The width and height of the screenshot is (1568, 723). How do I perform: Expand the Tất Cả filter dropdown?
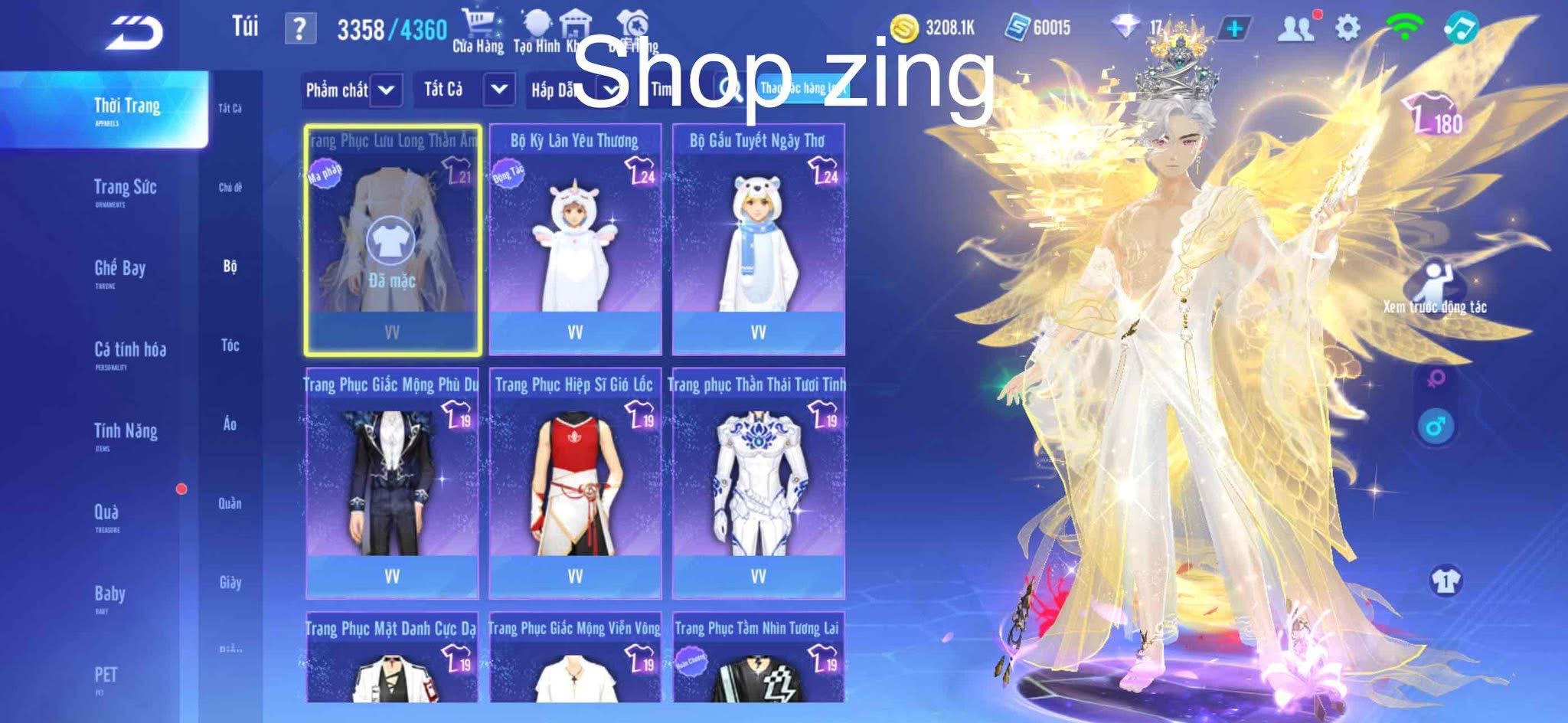pyautogui.click(x=462, y=90)
